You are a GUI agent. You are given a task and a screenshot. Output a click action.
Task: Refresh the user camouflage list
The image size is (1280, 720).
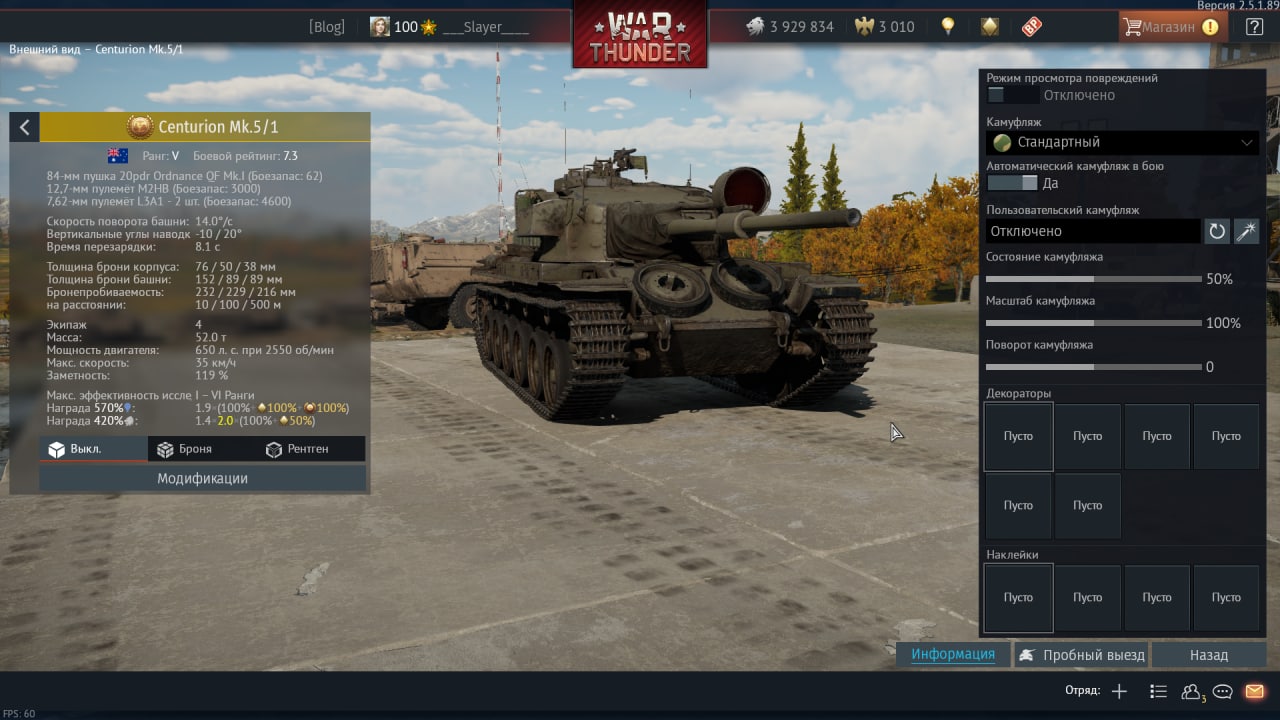1217,231
